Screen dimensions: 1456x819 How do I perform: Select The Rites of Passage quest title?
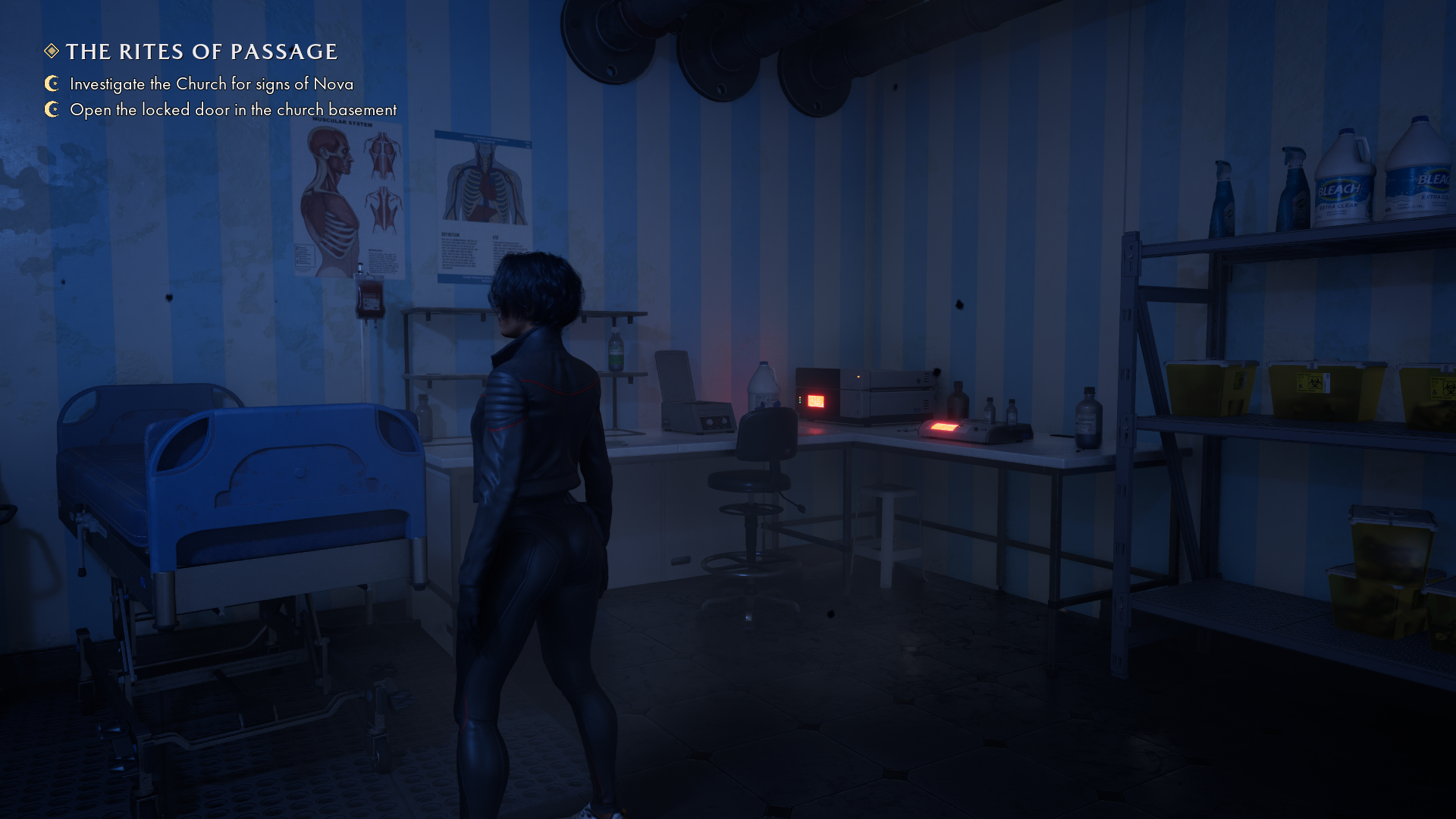[x=201, y=52]
